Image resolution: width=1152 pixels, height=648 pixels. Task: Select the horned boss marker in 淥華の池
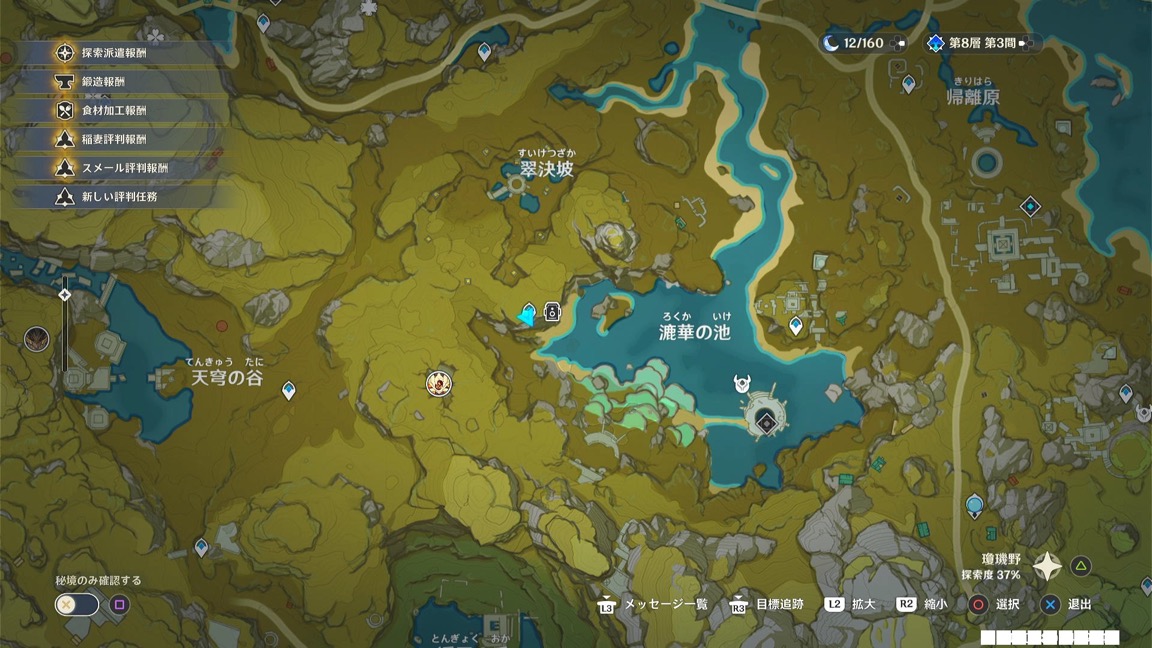tap(741, 384)
